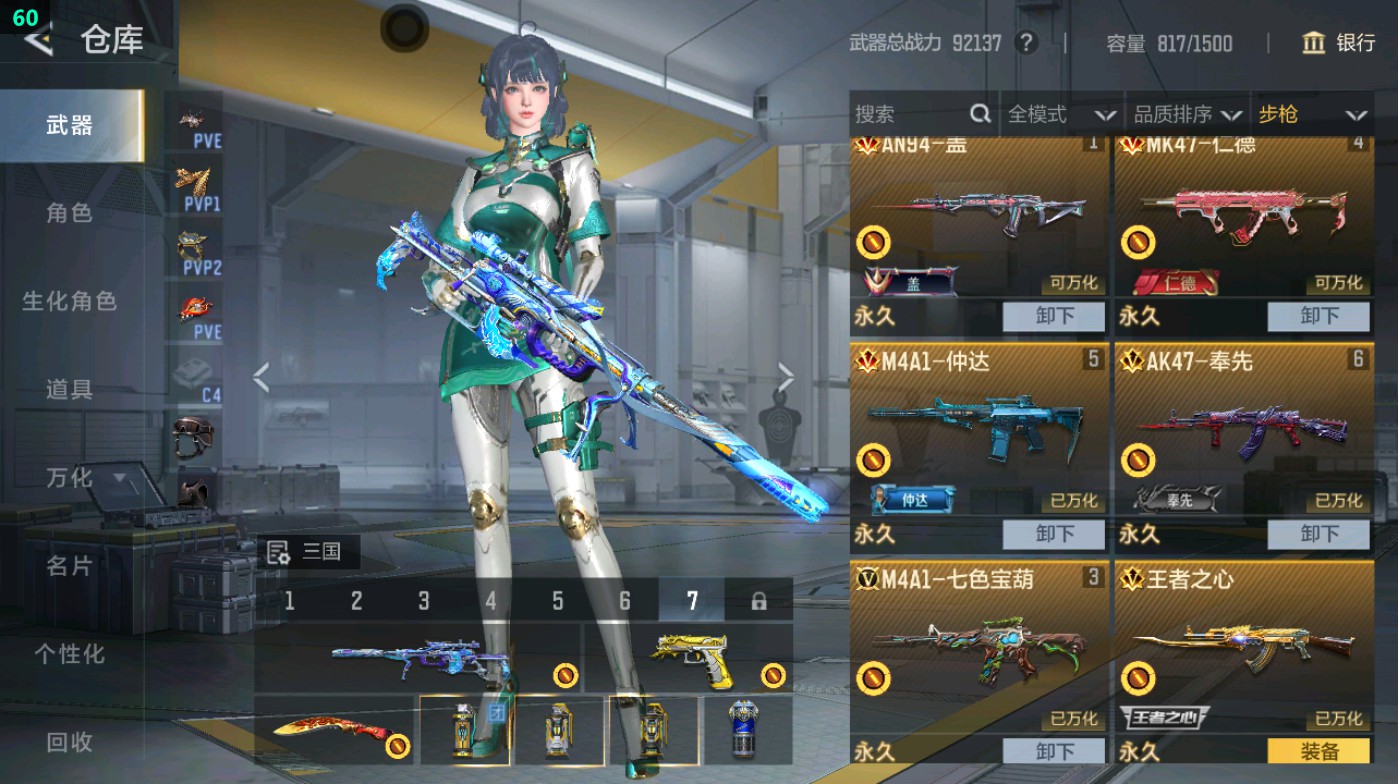Go back using the arrow beside 仓库
This screenshot has width=1398, height=784.
click(38, 40)
